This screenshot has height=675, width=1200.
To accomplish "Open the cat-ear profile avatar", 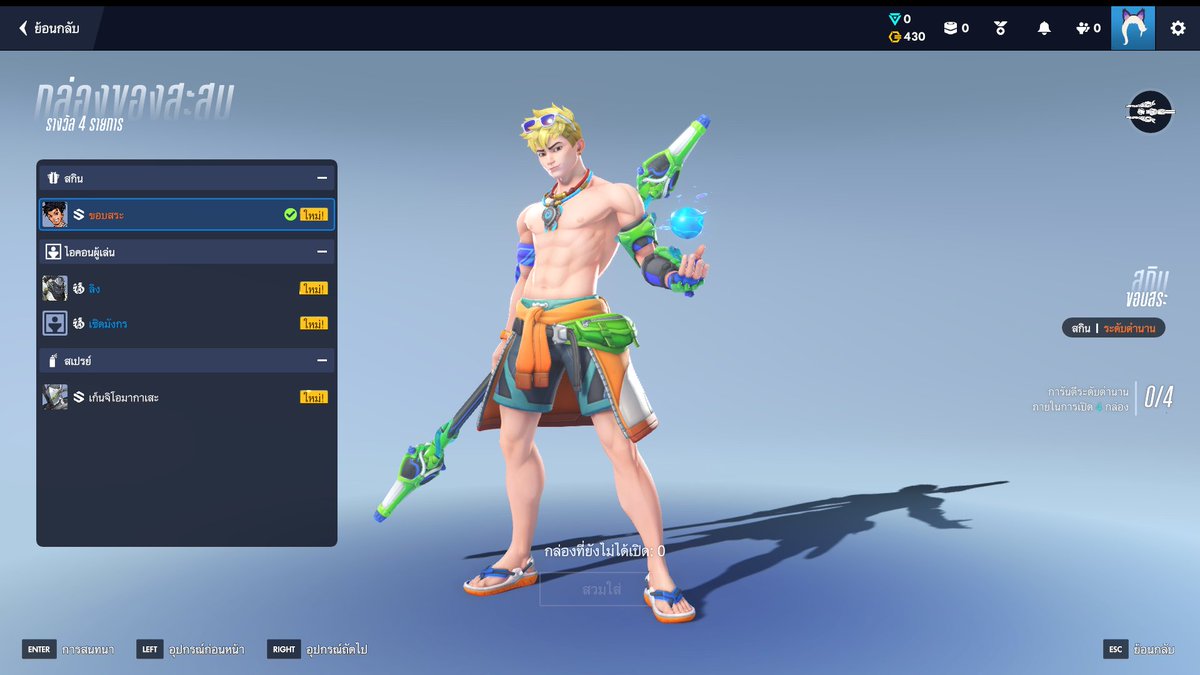I will pos(1132,28).
